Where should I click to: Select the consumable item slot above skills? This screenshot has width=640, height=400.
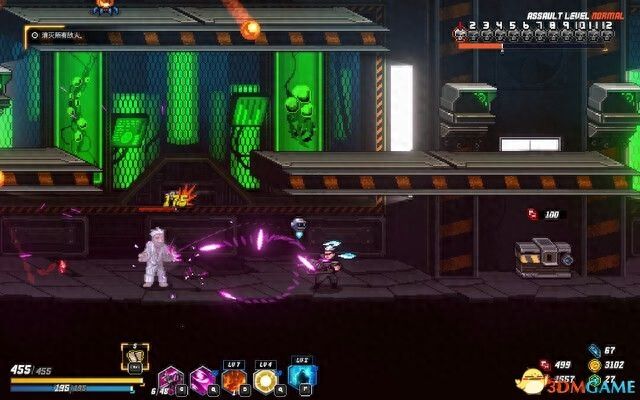(134, 354)
